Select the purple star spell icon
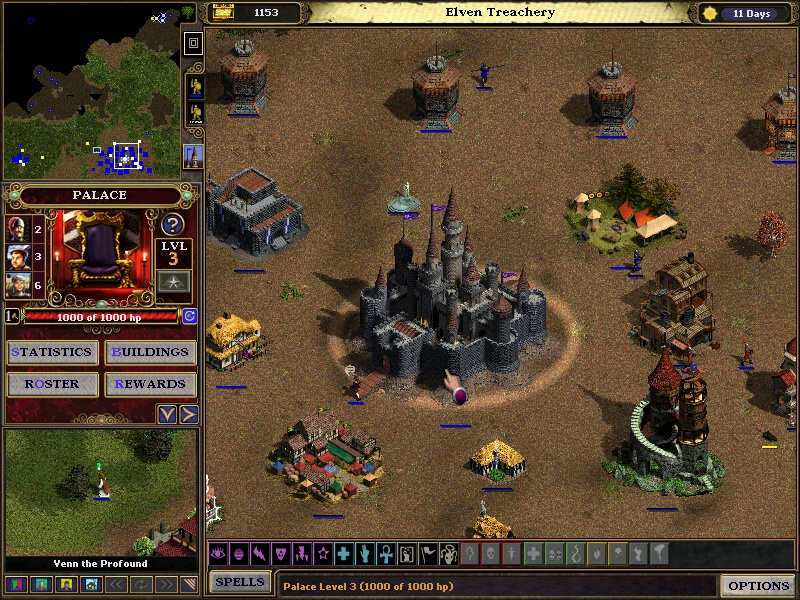The image size is (800, 600). pyautogui.click(x=322, y=553)
